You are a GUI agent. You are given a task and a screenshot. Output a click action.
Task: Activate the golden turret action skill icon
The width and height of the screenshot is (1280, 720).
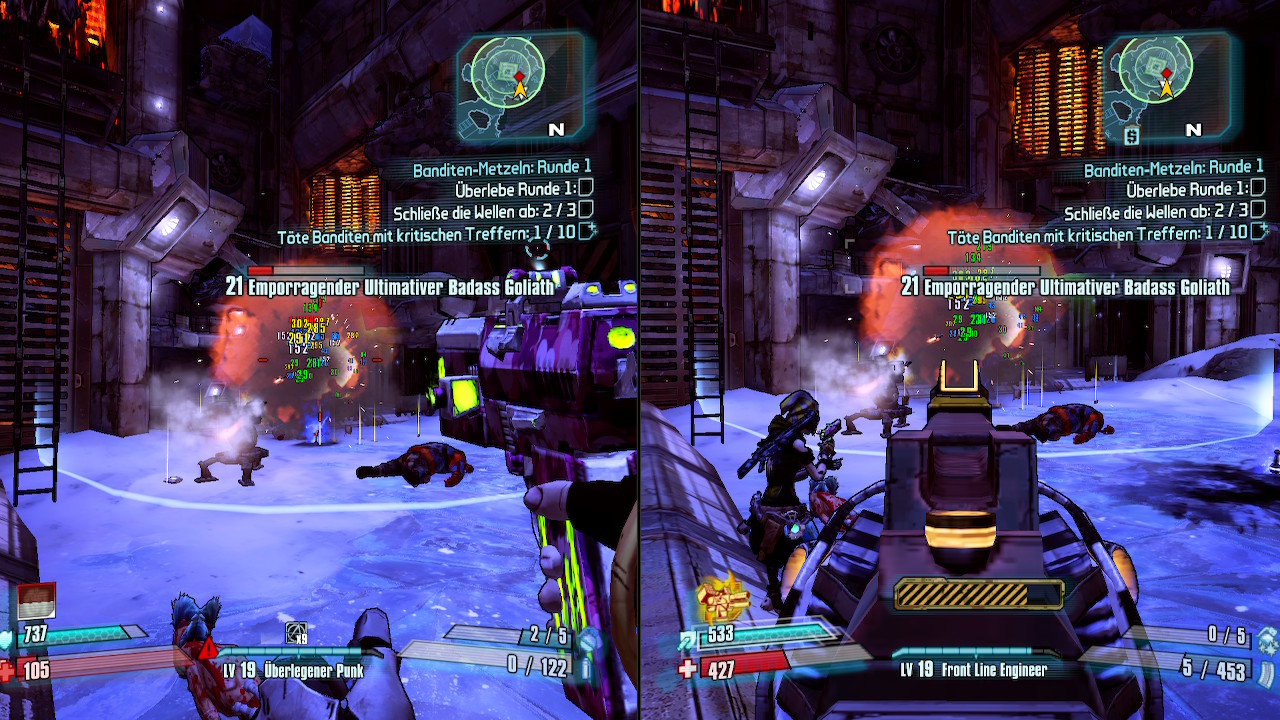click(723, 598)
